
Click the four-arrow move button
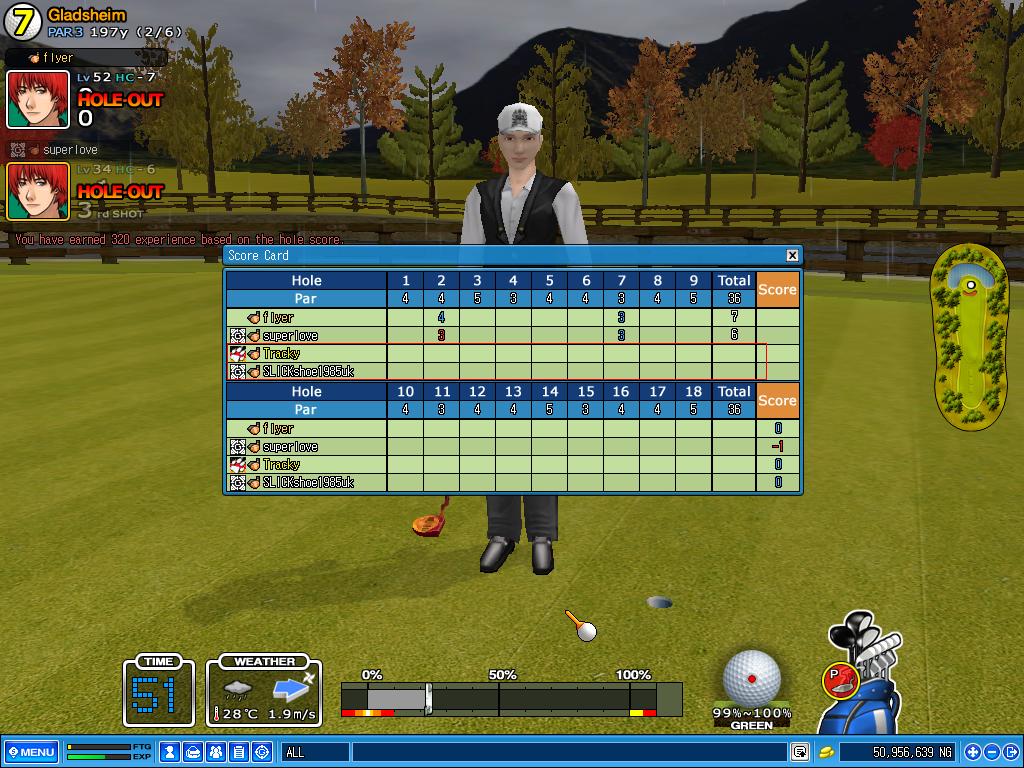(x=972, y=752)
